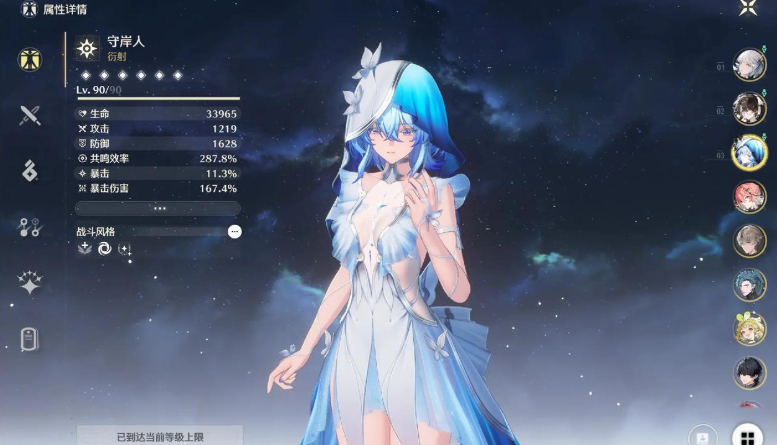
Task: Select the light brown-haired character portrait
Action: 749,241
